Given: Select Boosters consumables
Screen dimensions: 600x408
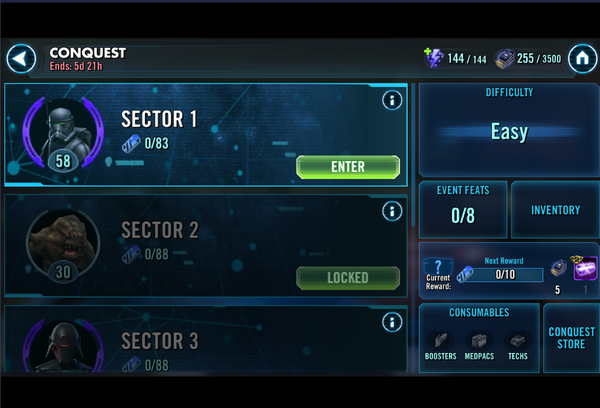Looking at the screenshot, I should coord(440,345).
